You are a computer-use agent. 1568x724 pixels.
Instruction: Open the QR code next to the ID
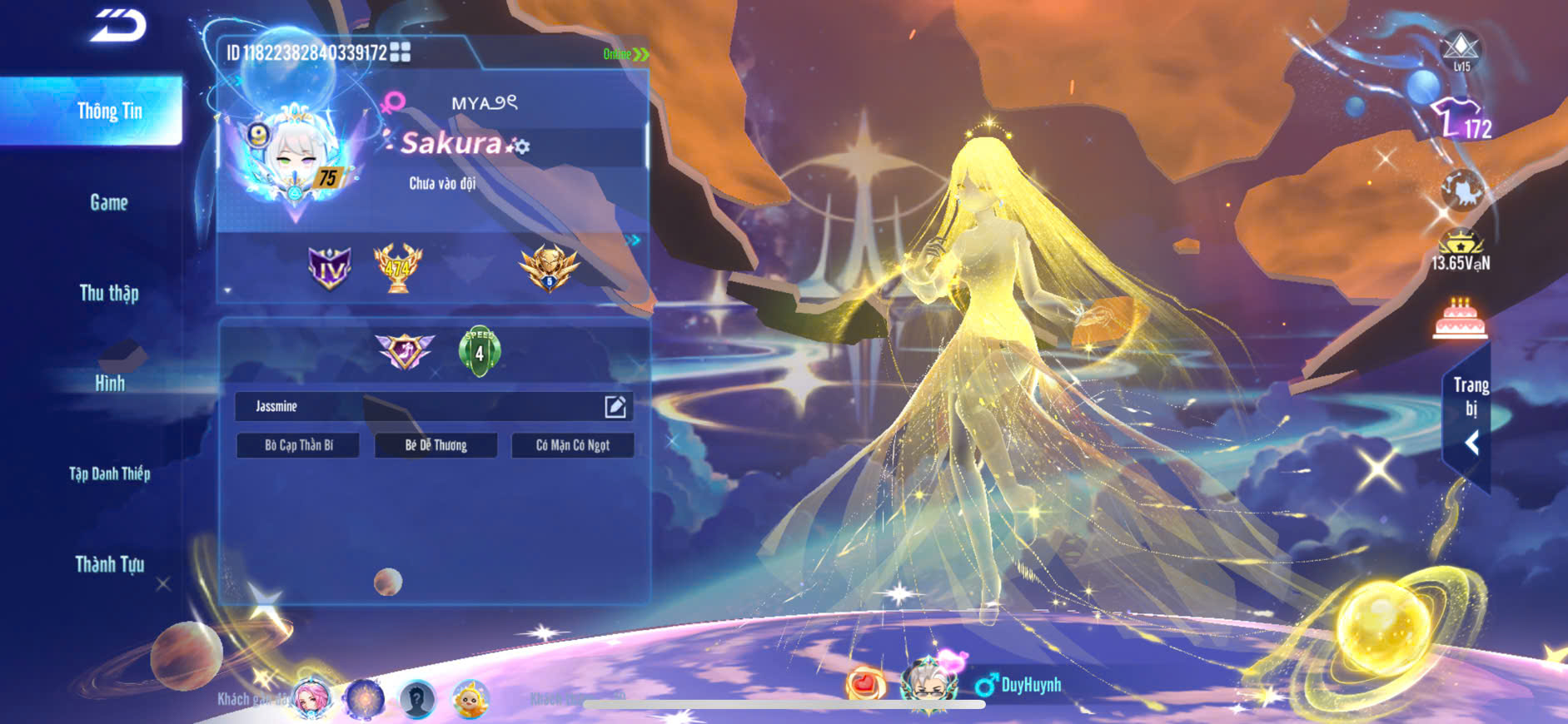click(401, 52)
